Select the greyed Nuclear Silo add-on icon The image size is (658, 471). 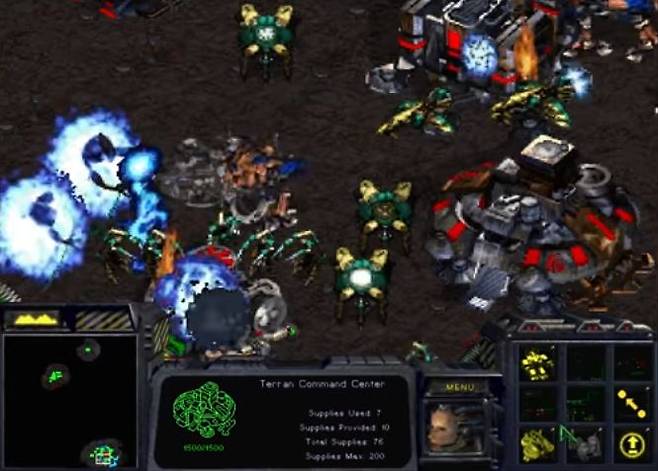pos(586,441)
